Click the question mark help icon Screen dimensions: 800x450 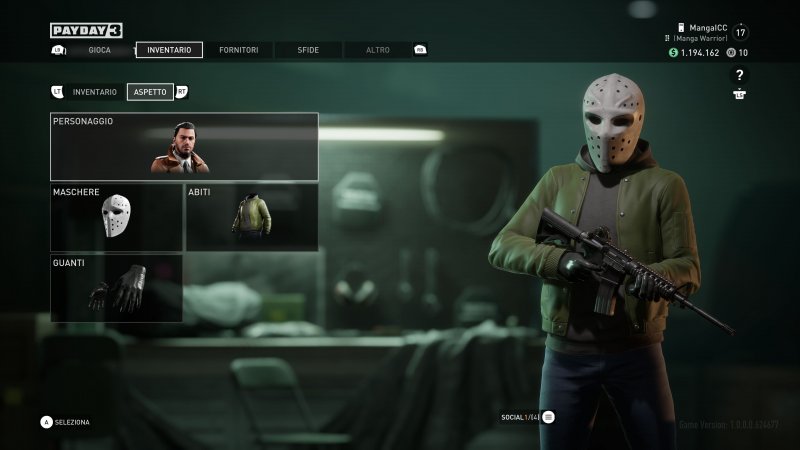point(739,75)
